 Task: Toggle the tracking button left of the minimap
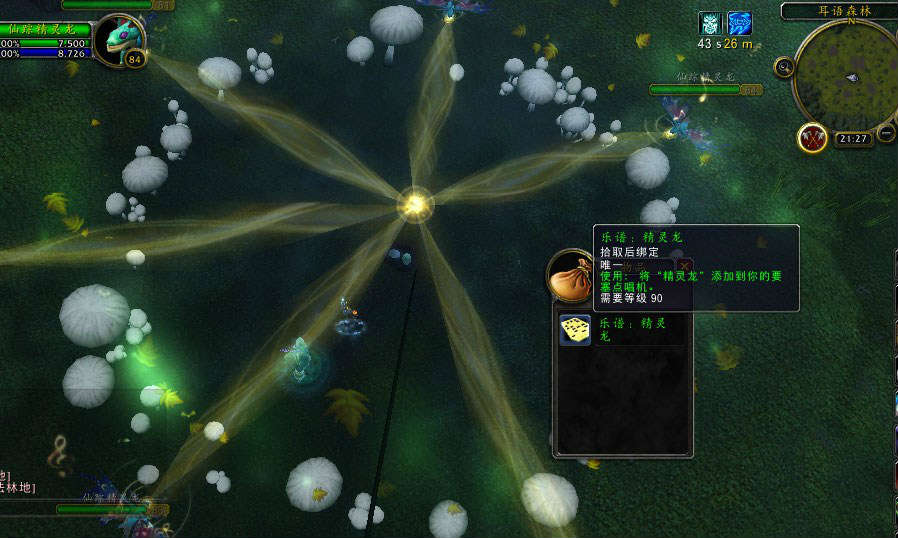click(784, 68)
